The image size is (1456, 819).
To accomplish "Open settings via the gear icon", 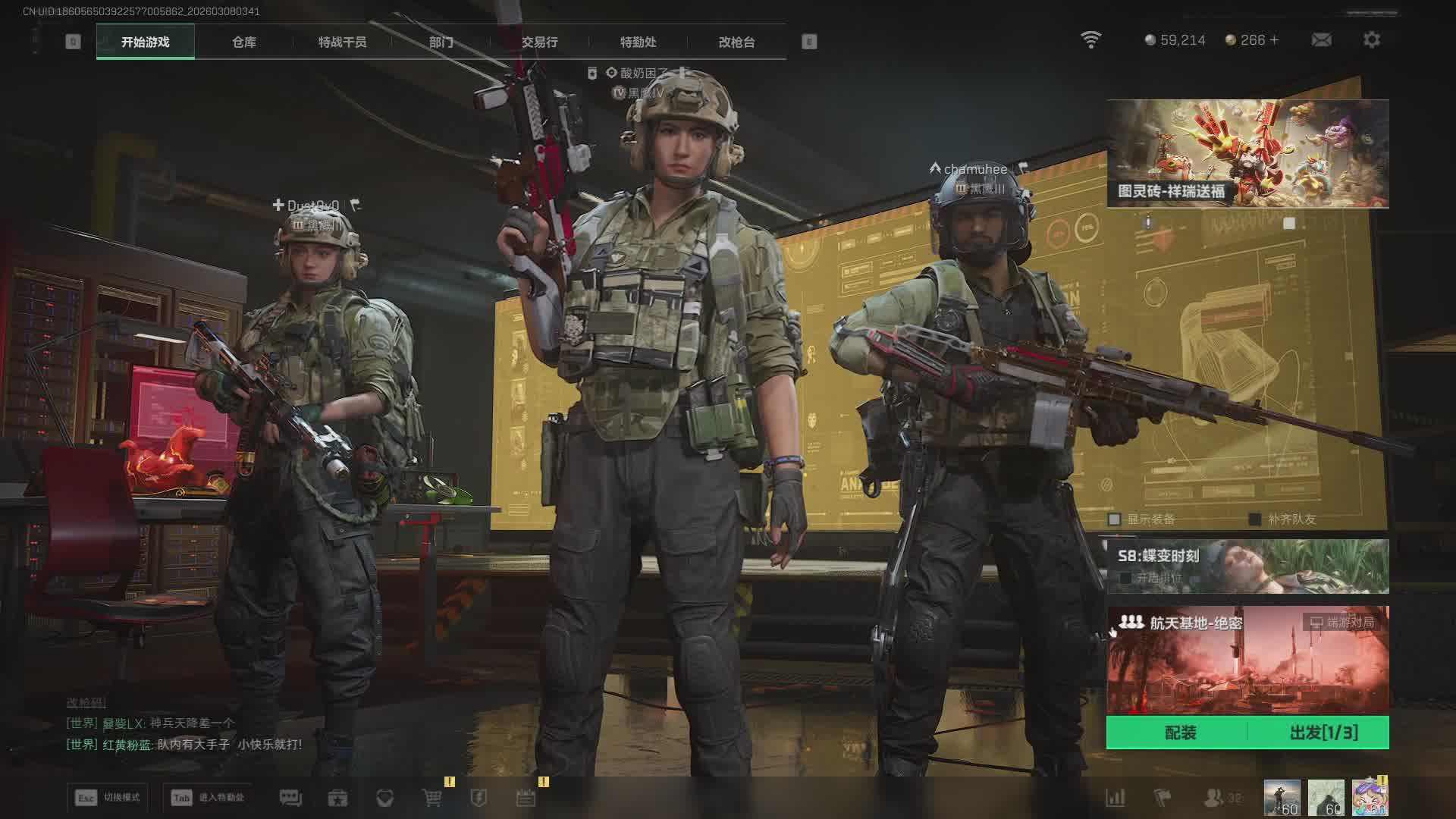I will pyautogui.click(x=1371, y=39).
